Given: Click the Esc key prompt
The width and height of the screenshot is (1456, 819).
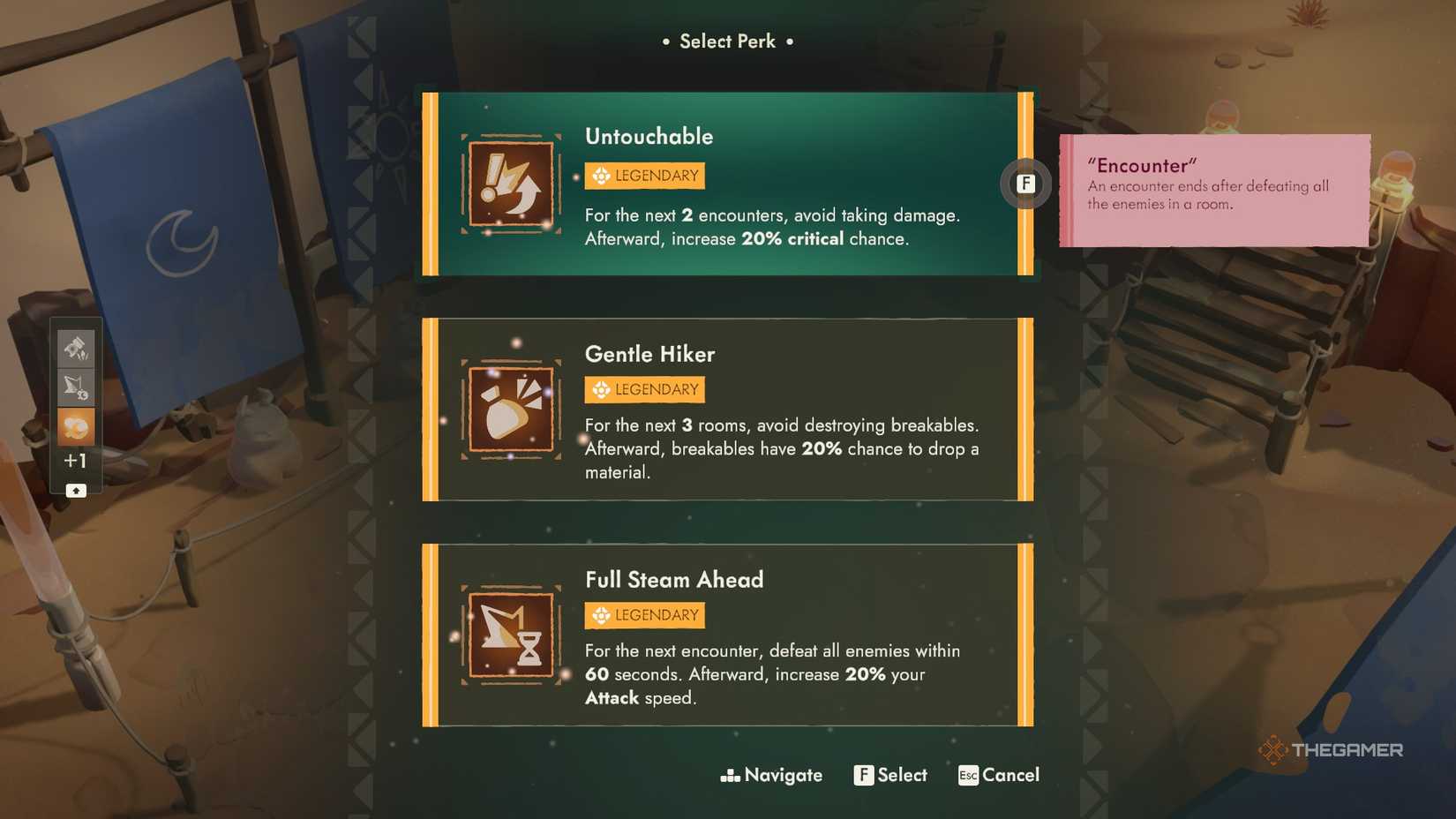Looking at the screenshot, I should [967, 775].
